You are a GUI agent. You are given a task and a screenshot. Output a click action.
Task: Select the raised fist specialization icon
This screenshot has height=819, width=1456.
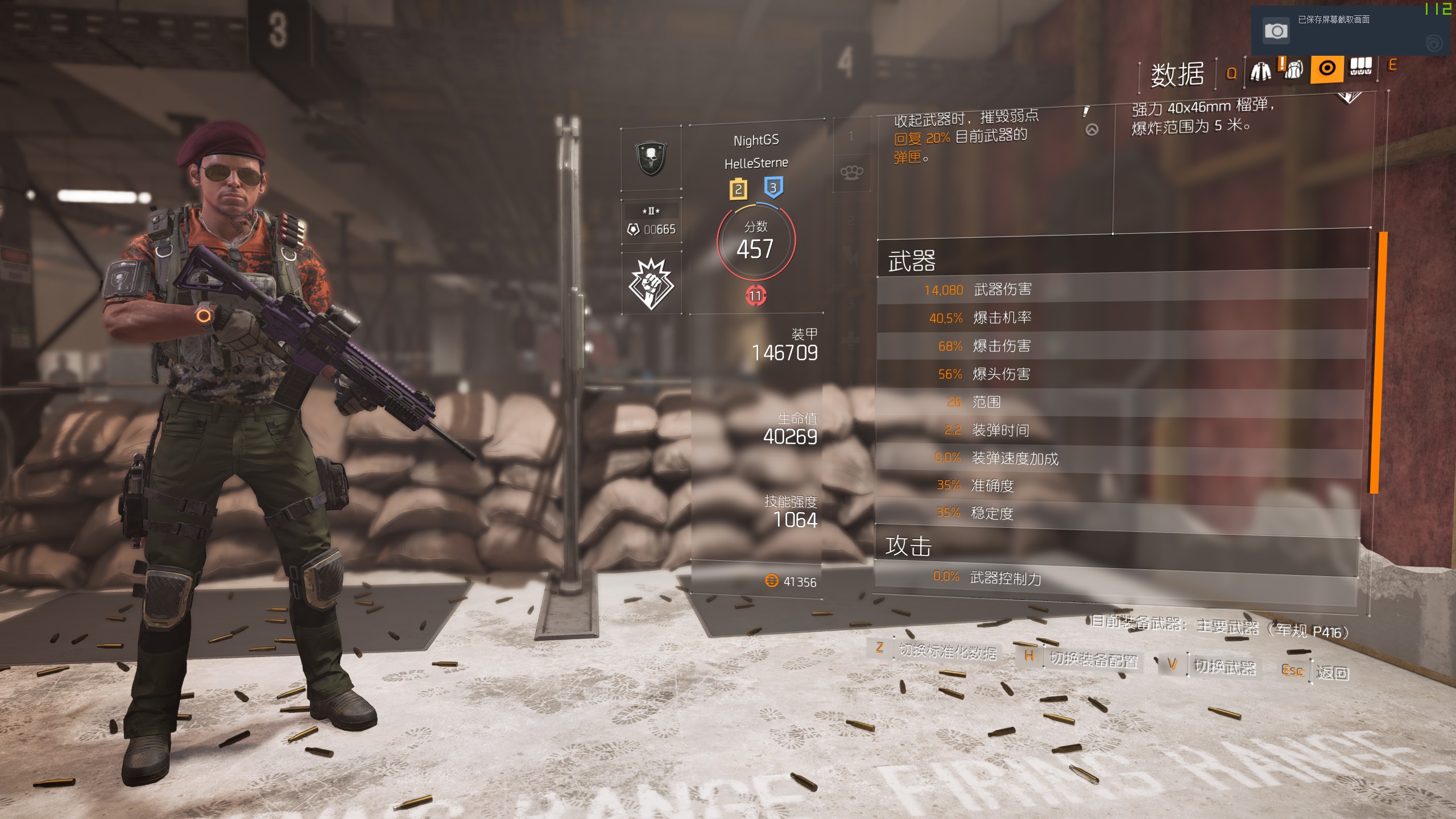[x=651, y=283]
